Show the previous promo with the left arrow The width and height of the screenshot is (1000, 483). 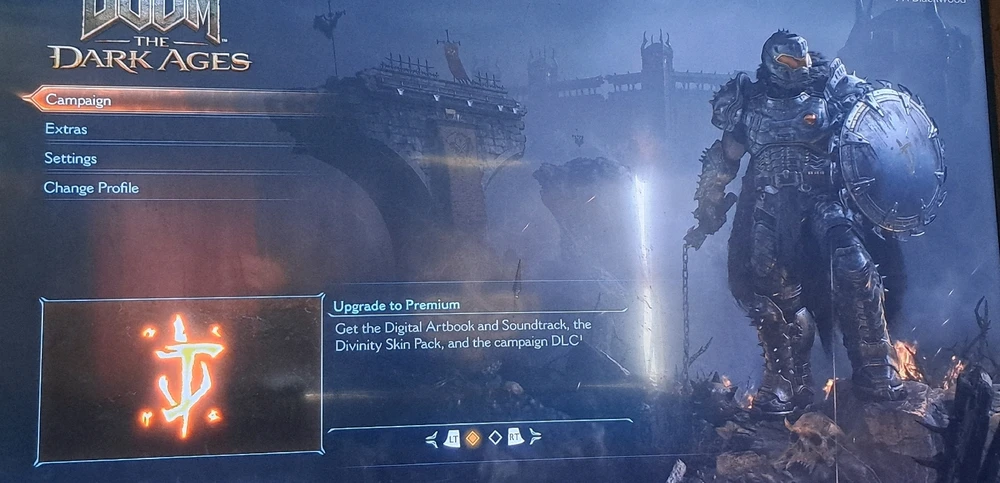[x=432, y=438]
